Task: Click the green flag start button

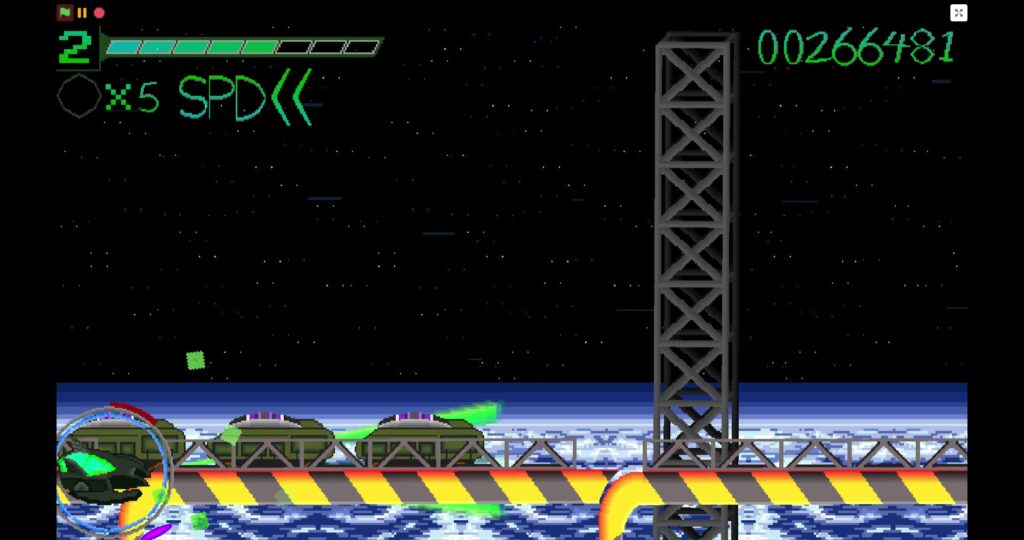Action: click(x=65, y=13)
